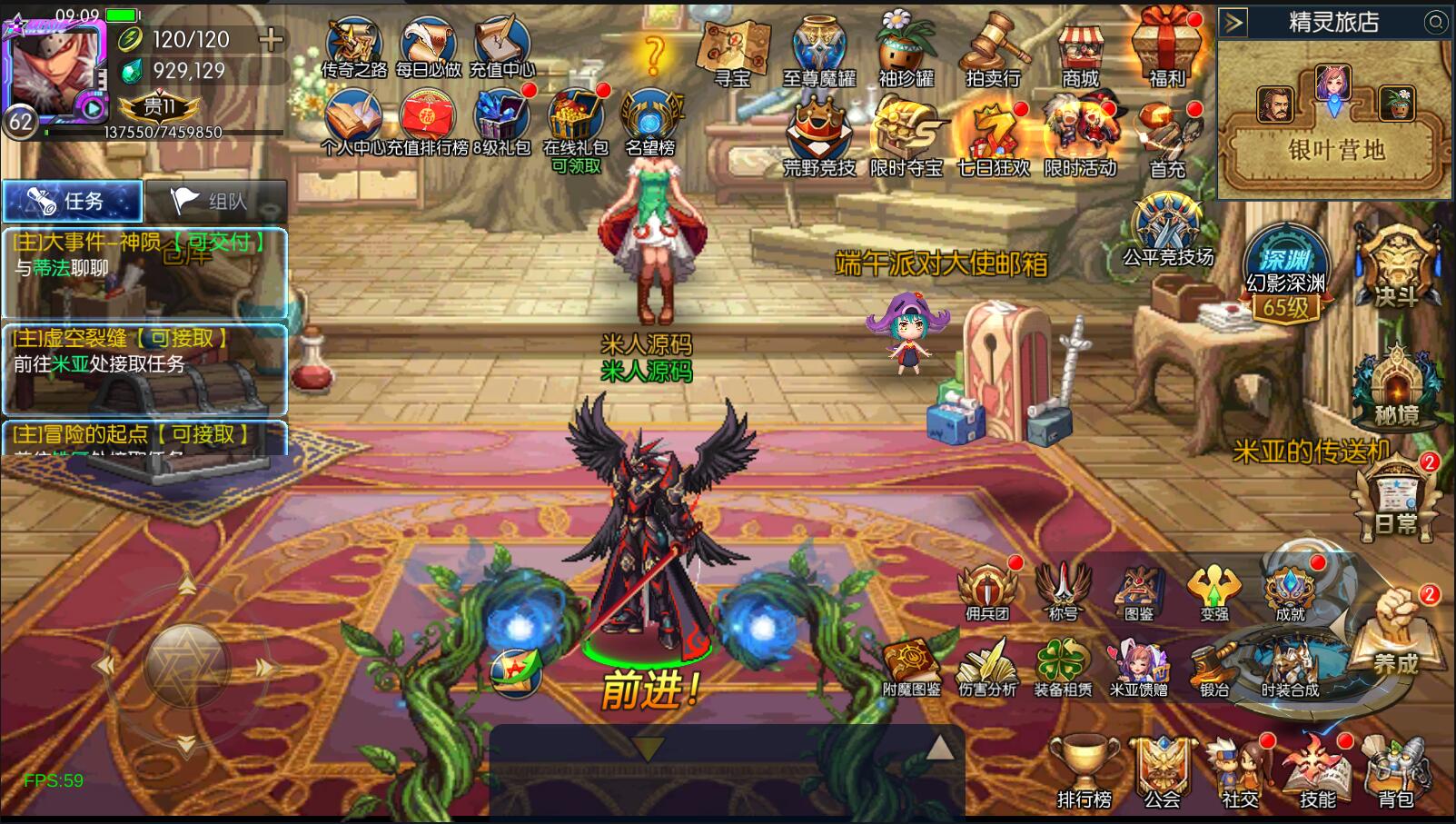Open the 公会 guild menu
Screen dimensions: 1456x824
click(x=1162, y=772)
